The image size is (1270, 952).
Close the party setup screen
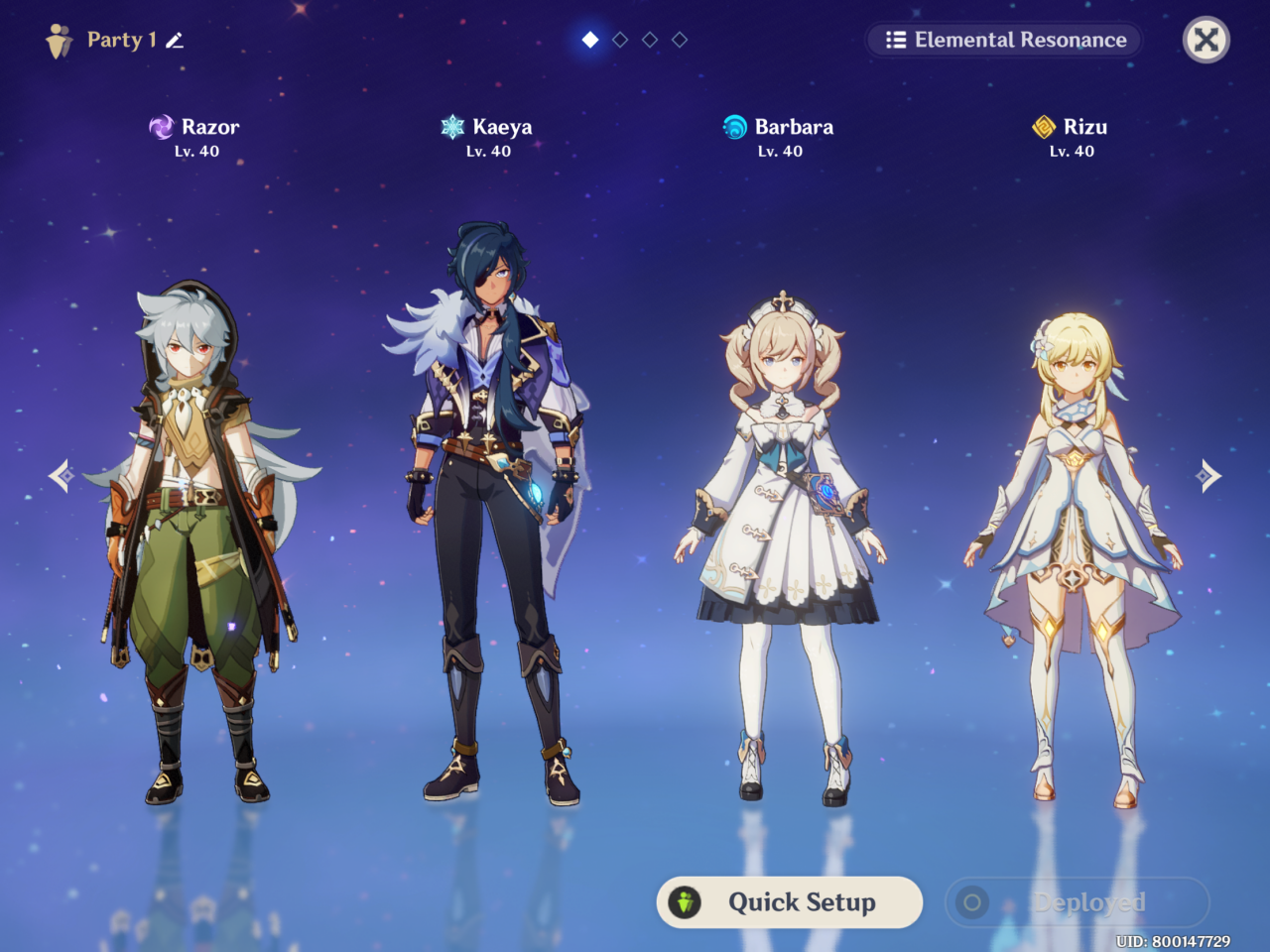(x=1206, y=41)
